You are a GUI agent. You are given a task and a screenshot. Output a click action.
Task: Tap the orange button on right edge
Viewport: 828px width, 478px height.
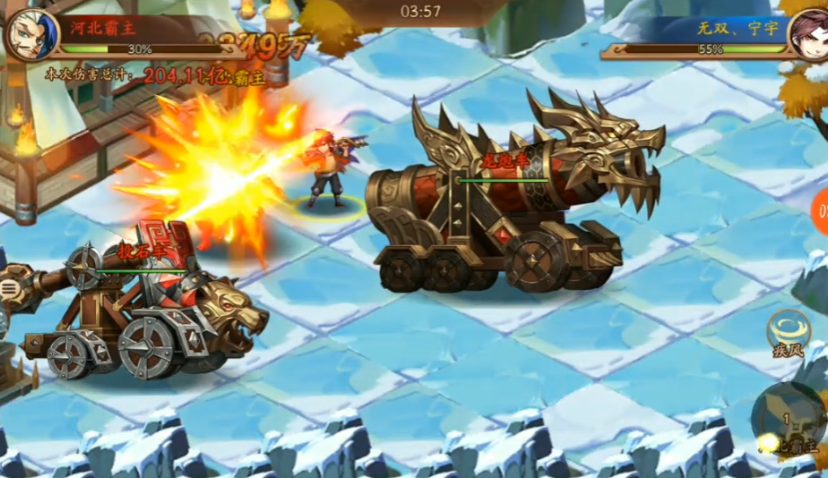coord(819,213)
